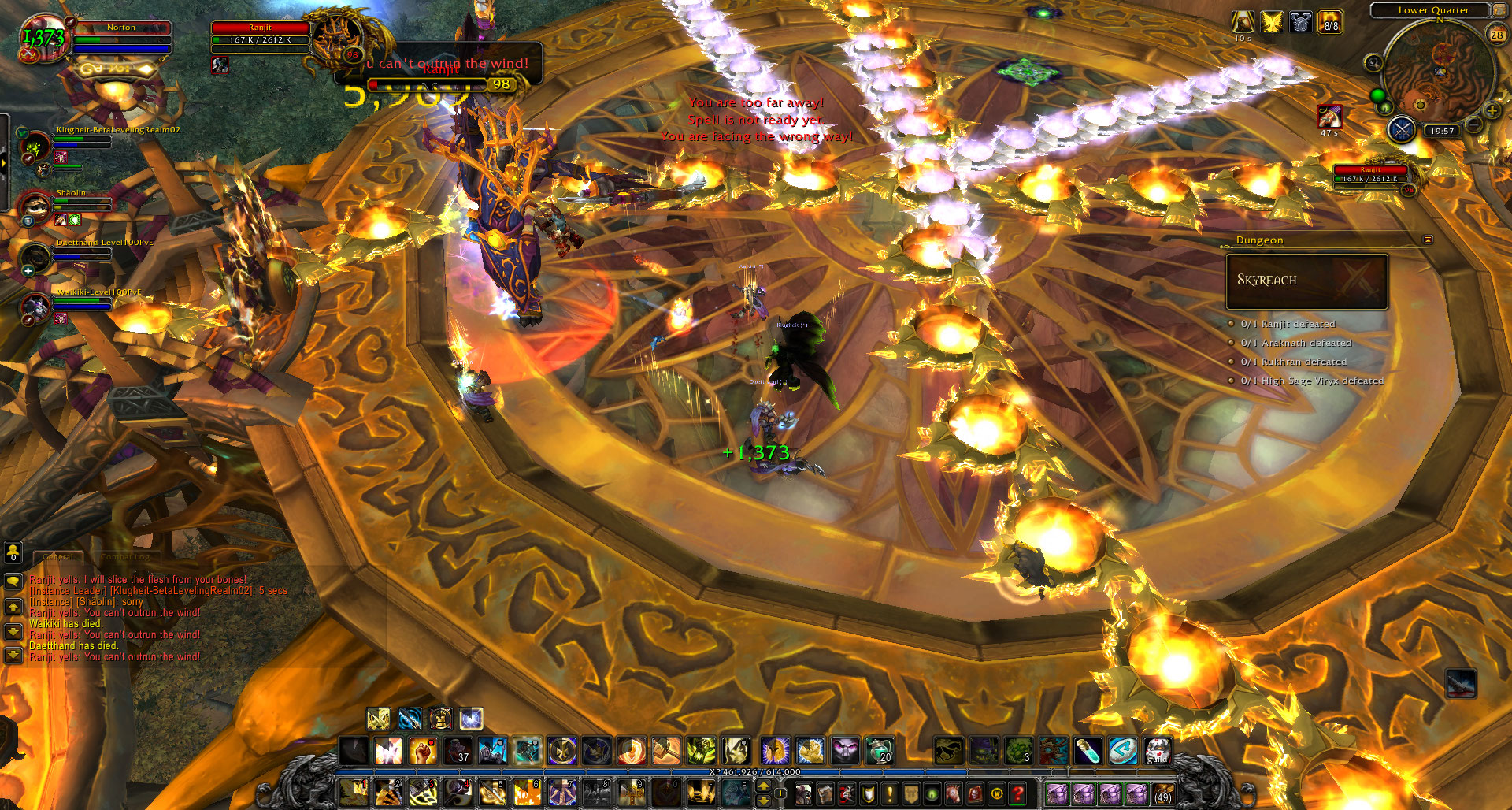Collapse the Dungeon objectives tracker

1428,240
